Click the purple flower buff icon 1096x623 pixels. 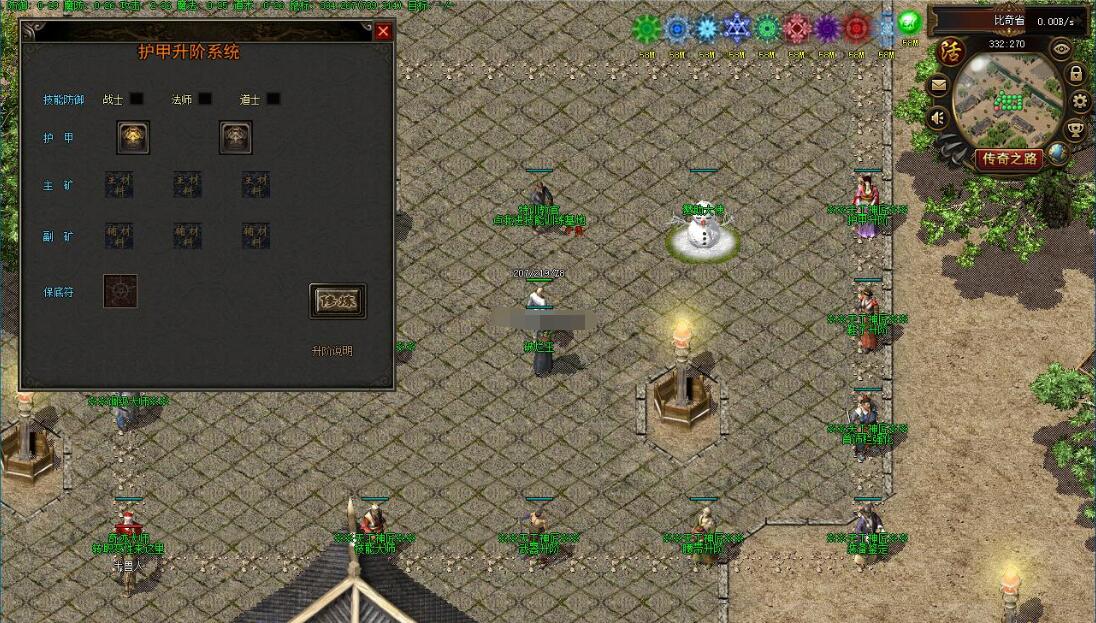pos(827,28)
